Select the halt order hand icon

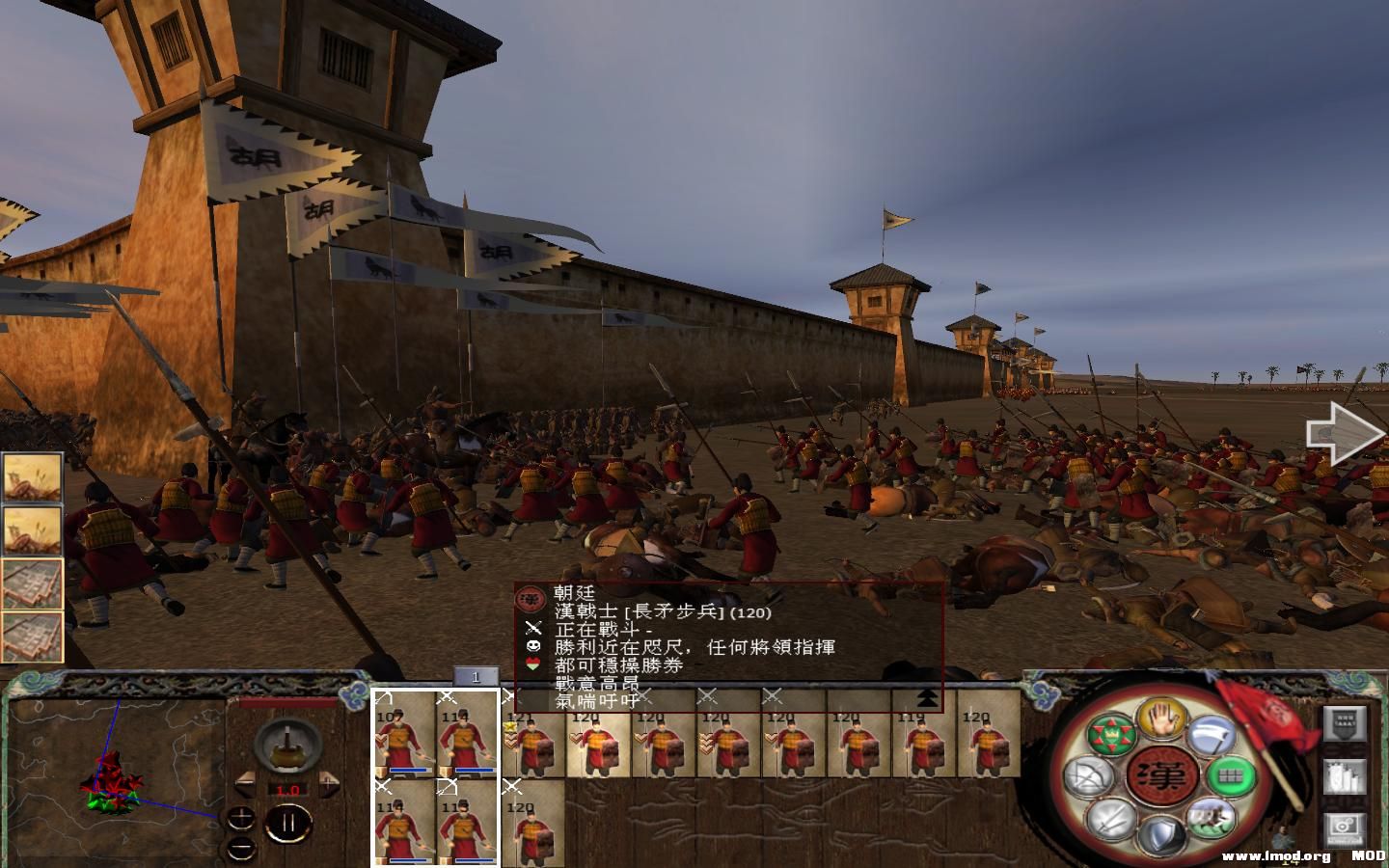[x=1162, y=720]
